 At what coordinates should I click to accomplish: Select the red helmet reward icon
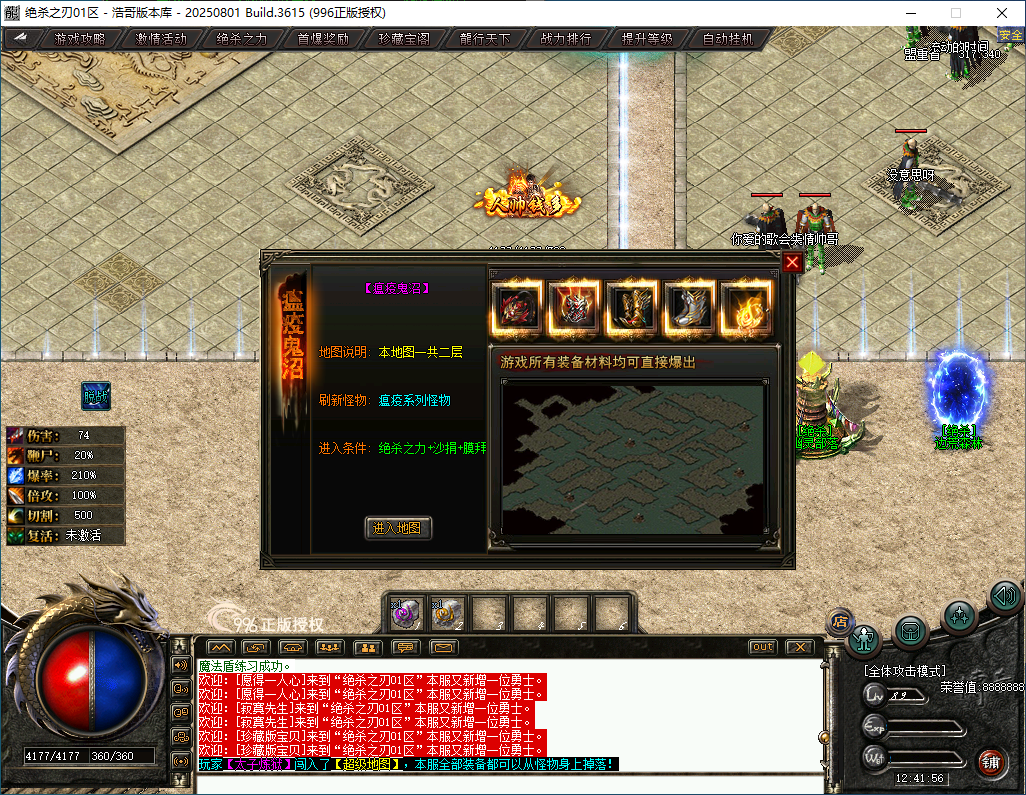coord(575,306)
